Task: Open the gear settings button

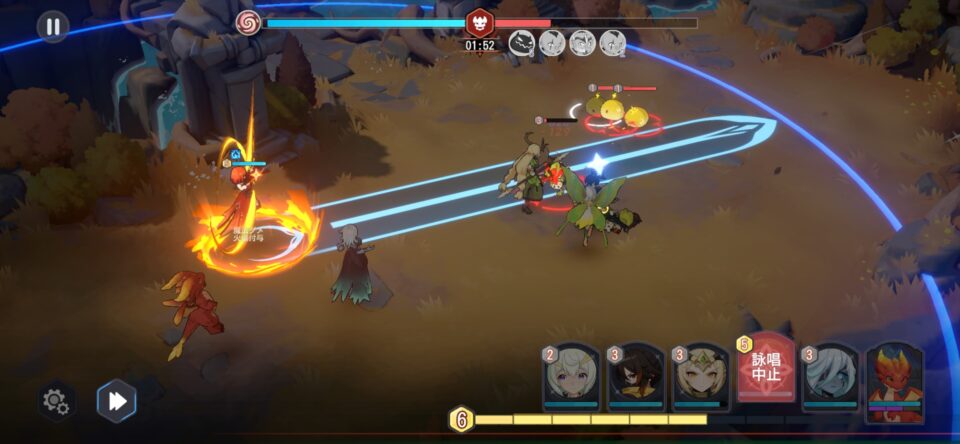Action: (56, 401)
